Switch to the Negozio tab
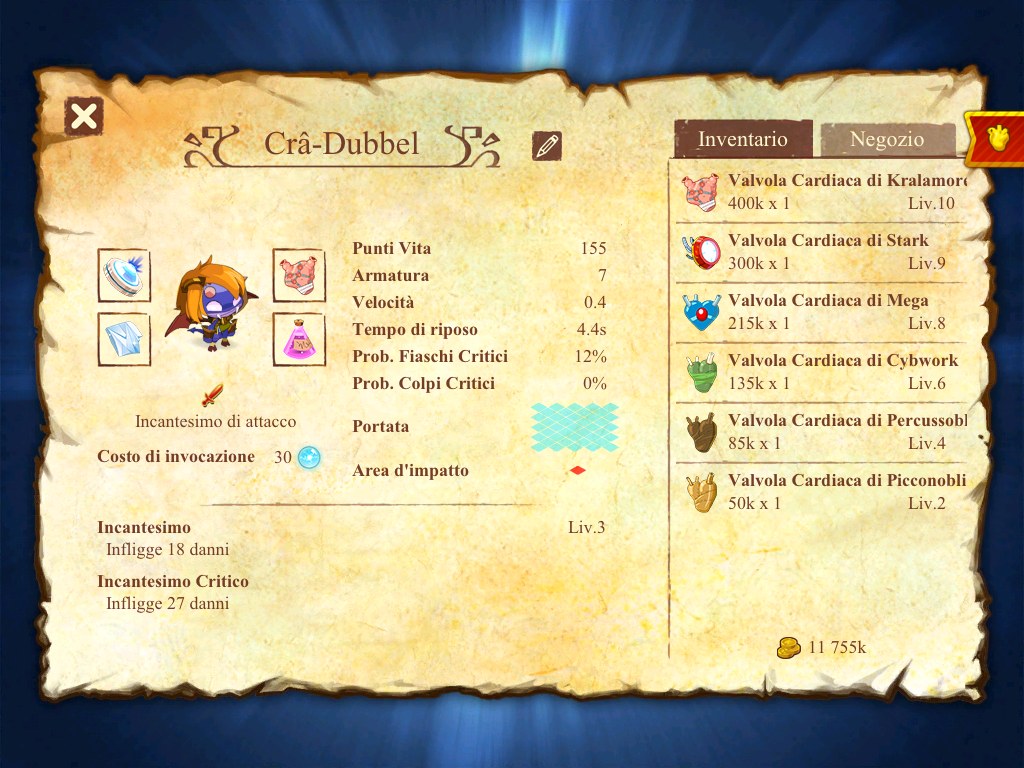 (x=886, y=140)
